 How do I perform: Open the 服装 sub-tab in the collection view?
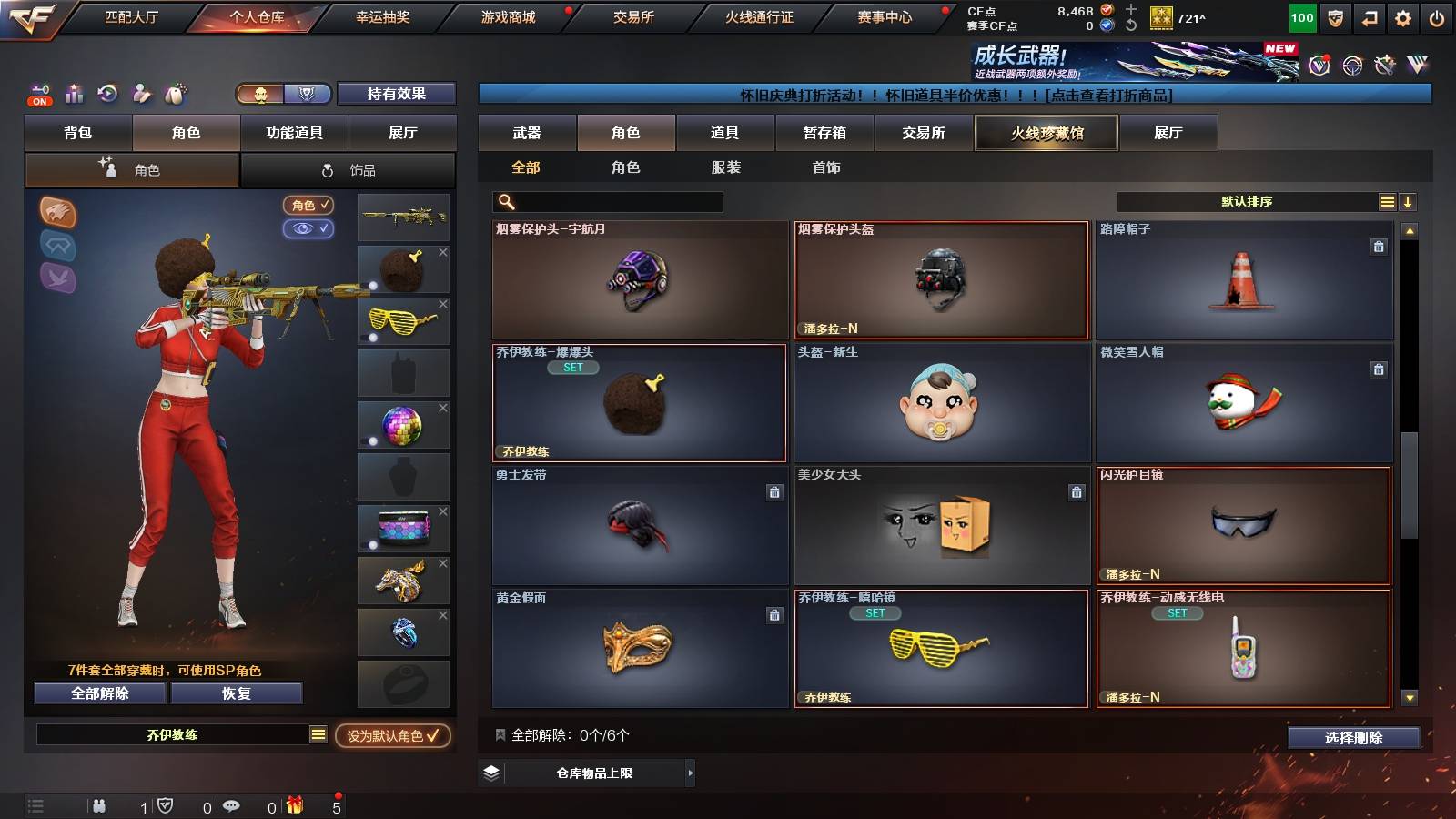pyautogui.click(x=725, y=167)
